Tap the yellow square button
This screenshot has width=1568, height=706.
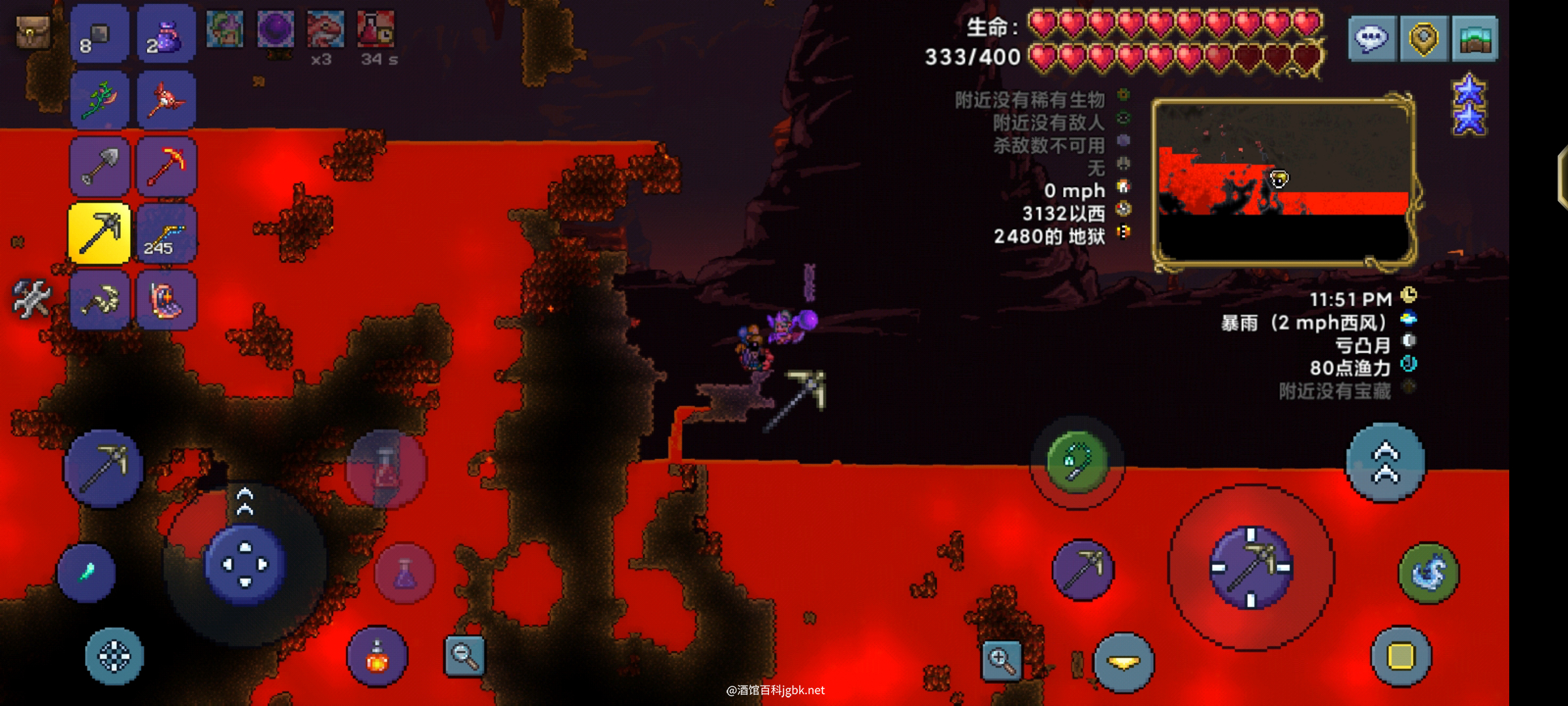pyautogui.click(x=1401, y=656)
